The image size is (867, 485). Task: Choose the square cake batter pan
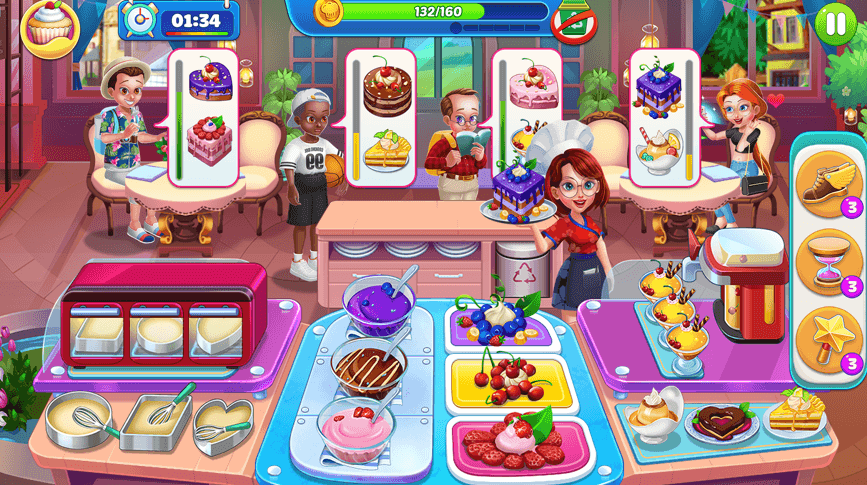[154, 422]
